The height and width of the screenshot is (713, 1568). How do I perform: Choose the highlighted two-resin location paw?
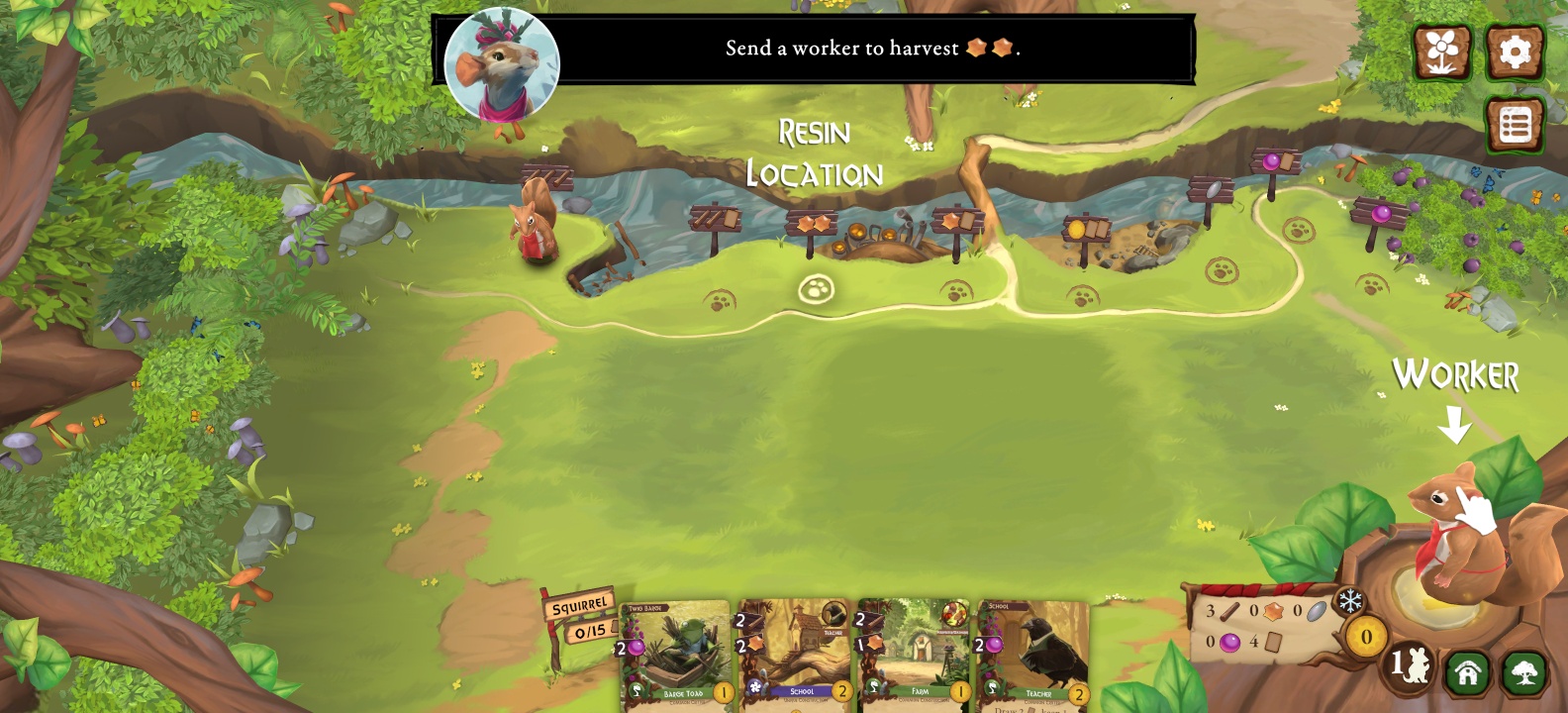coord(816,289)
